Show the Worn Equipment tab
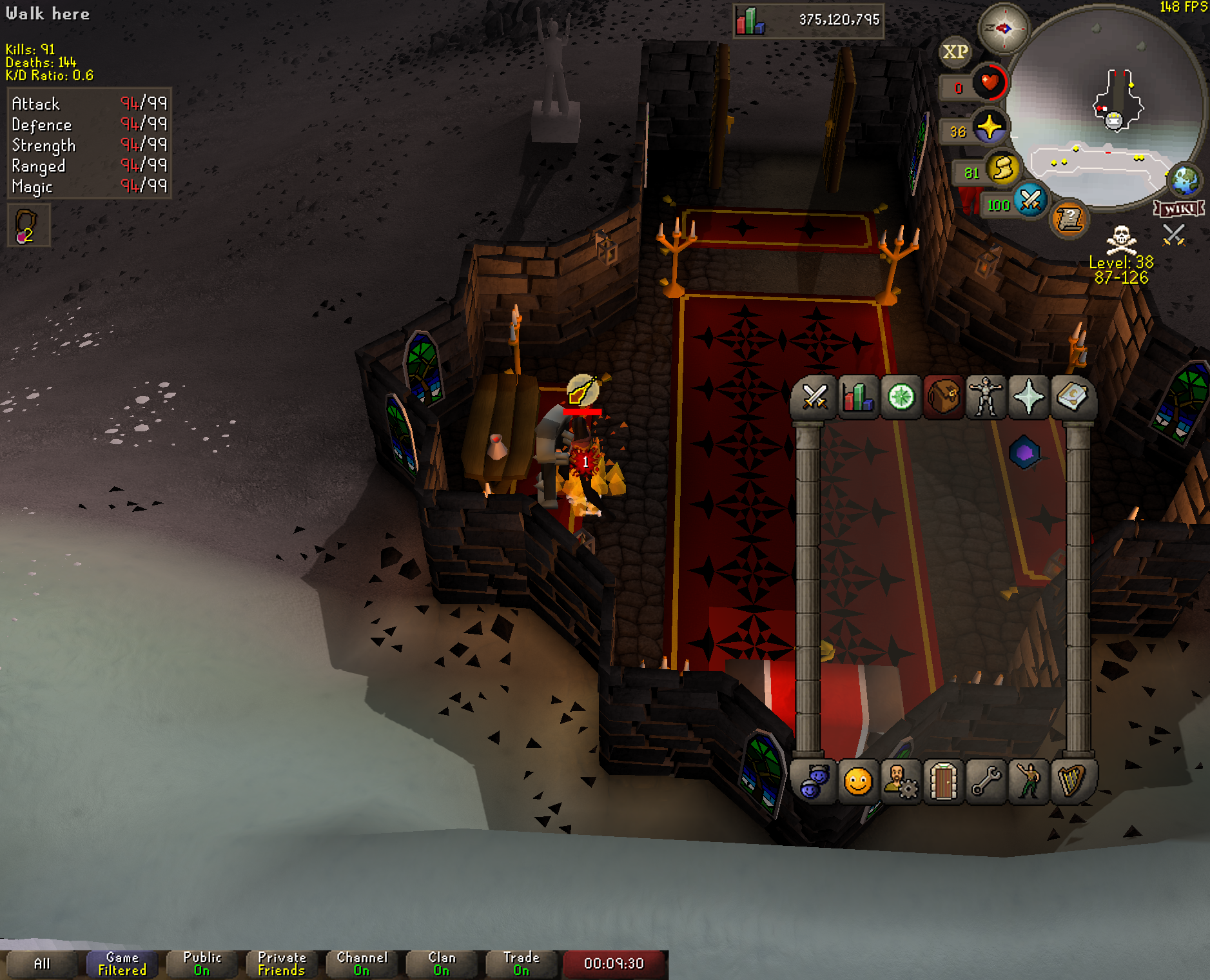 tap(986, 397)
